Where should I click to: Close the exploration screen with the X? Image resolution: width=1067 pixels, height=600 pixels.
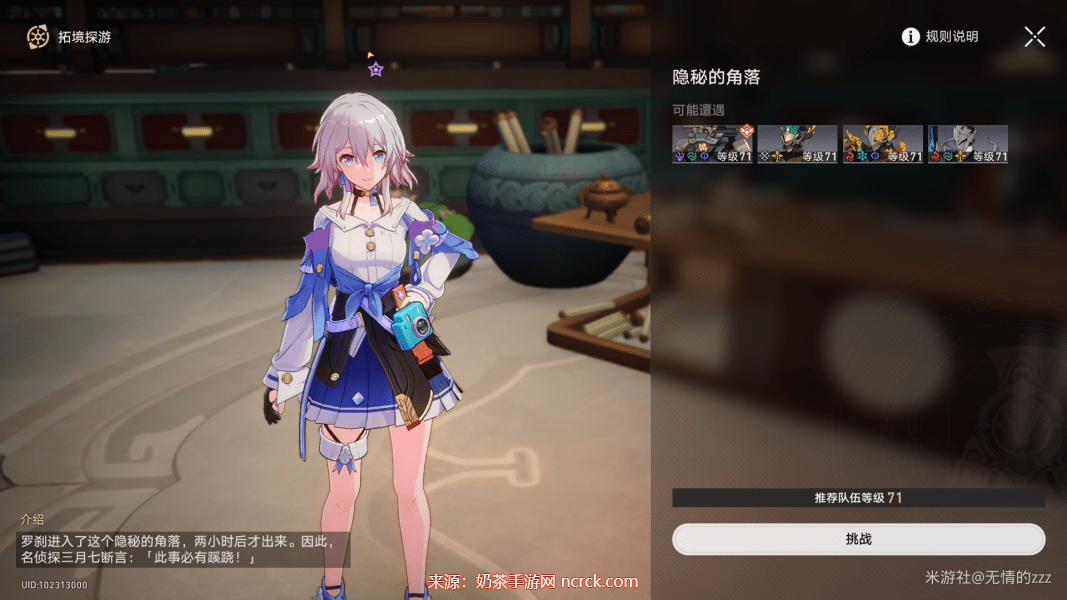pos(1034,37)
